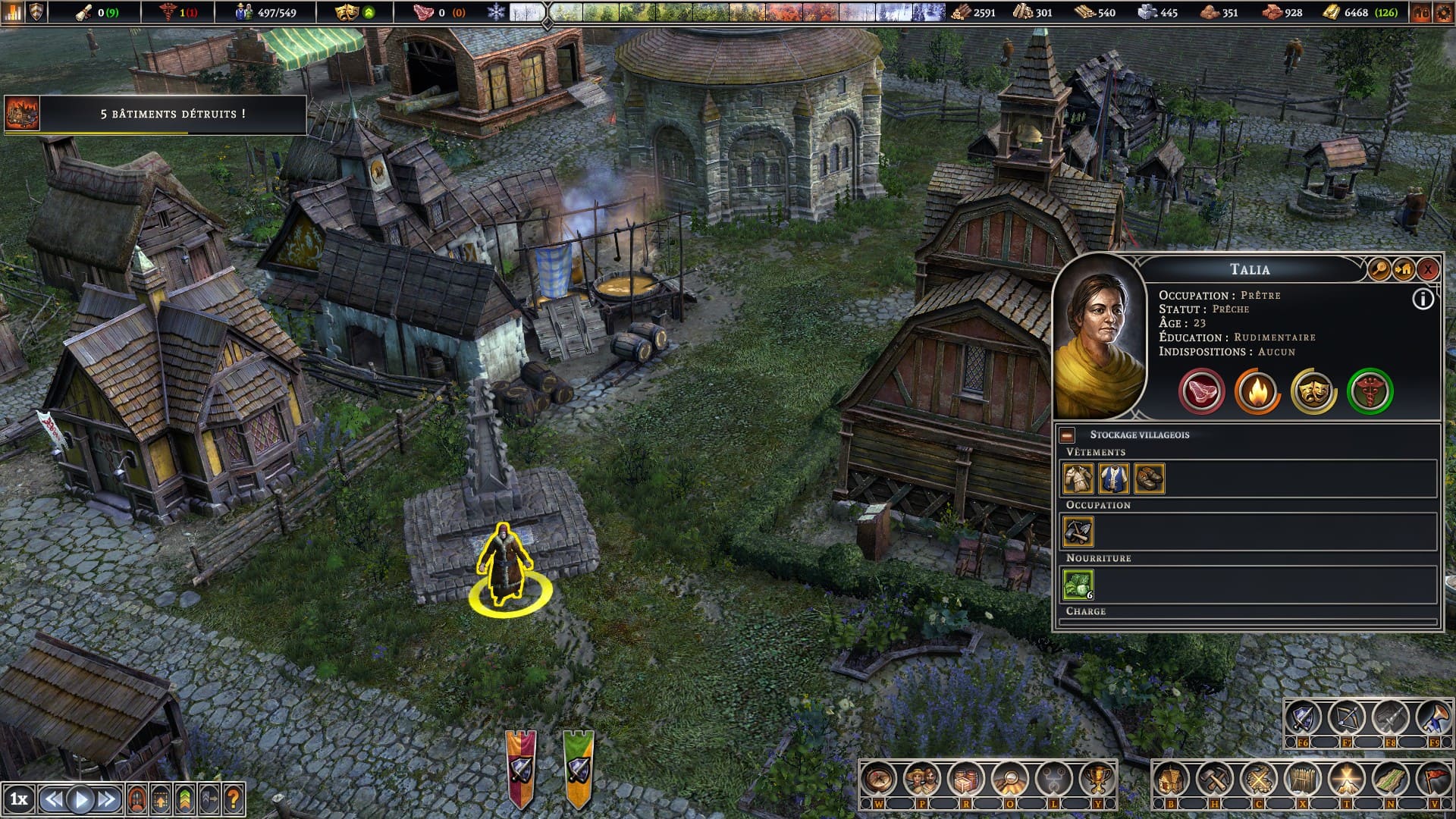Select the bow military unit group
1456x819 pixels.
[1347, 717]
